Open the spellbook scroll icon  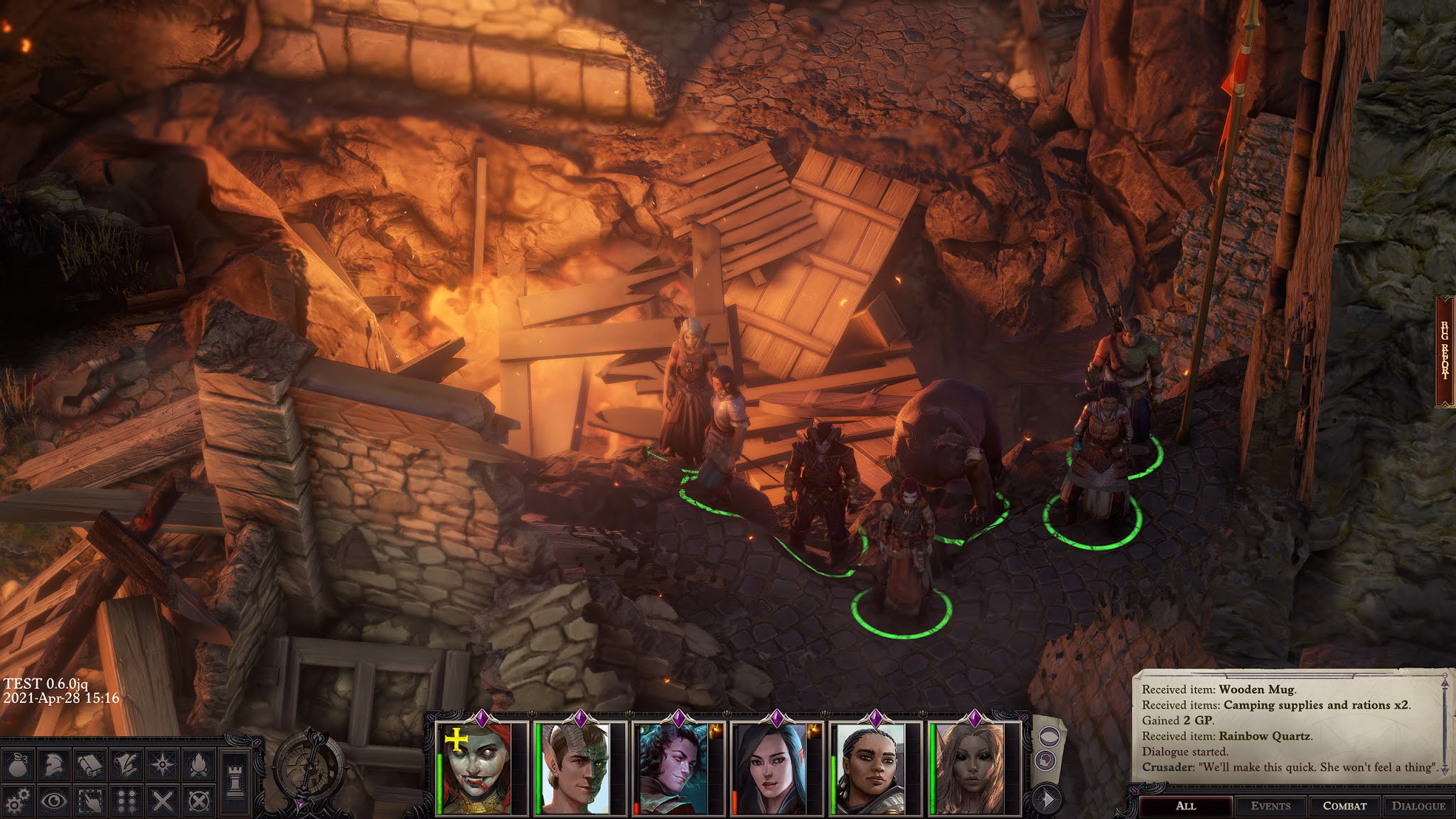coord(90,764)
